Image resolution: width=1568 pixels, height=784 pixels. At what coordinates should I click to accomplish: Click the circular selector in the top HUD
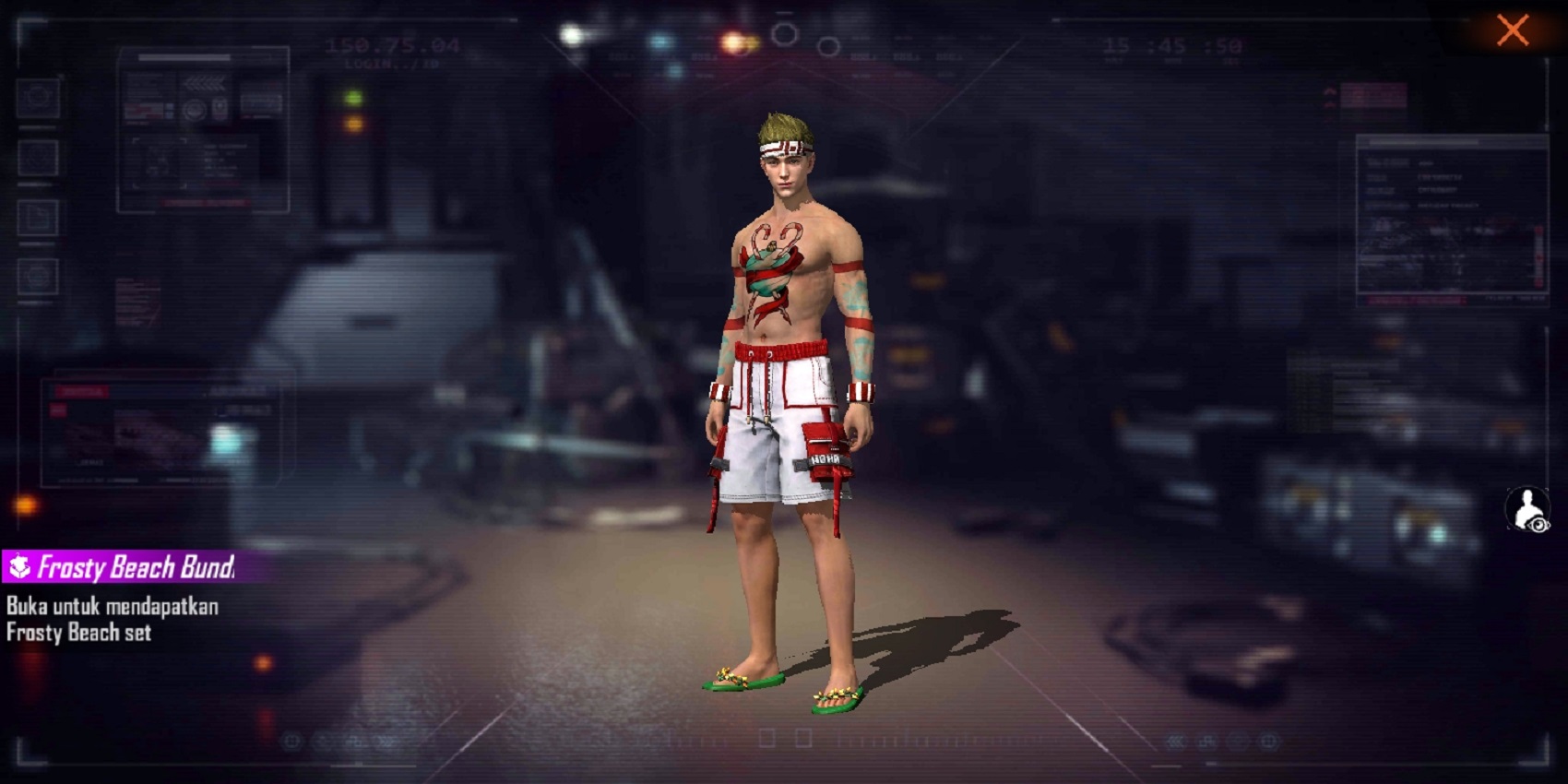(x=783, y=32)
